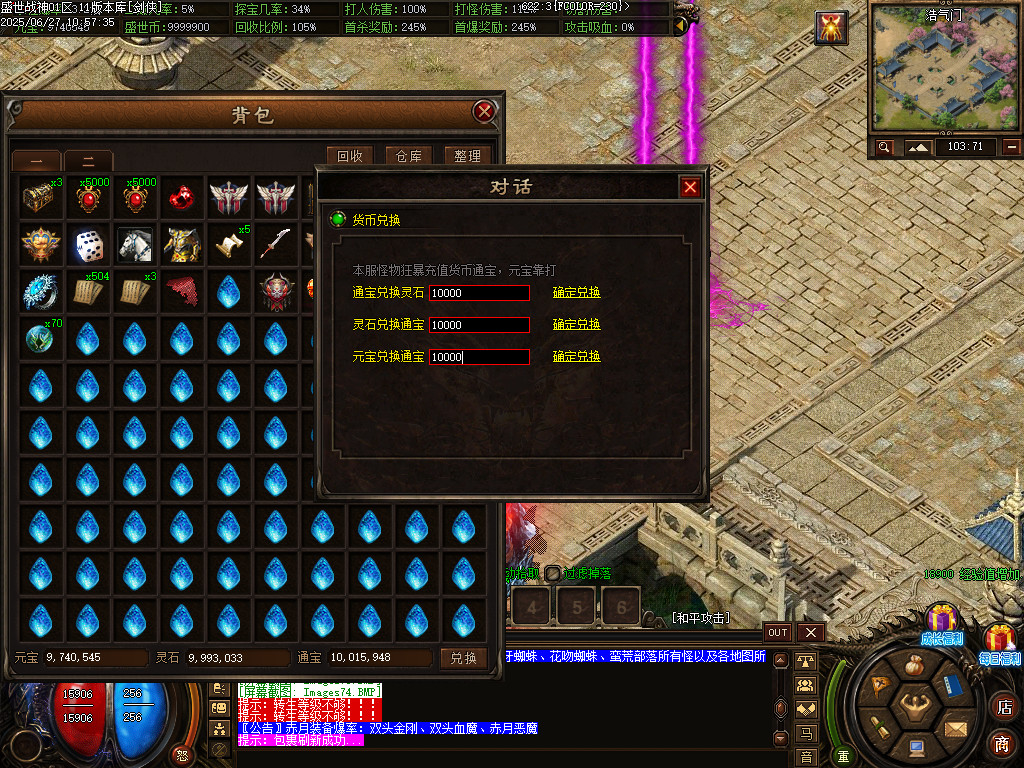Click the minimap magnifier button
The width and height of the screenshot is (1024, 768).
[x=885, y=147]
